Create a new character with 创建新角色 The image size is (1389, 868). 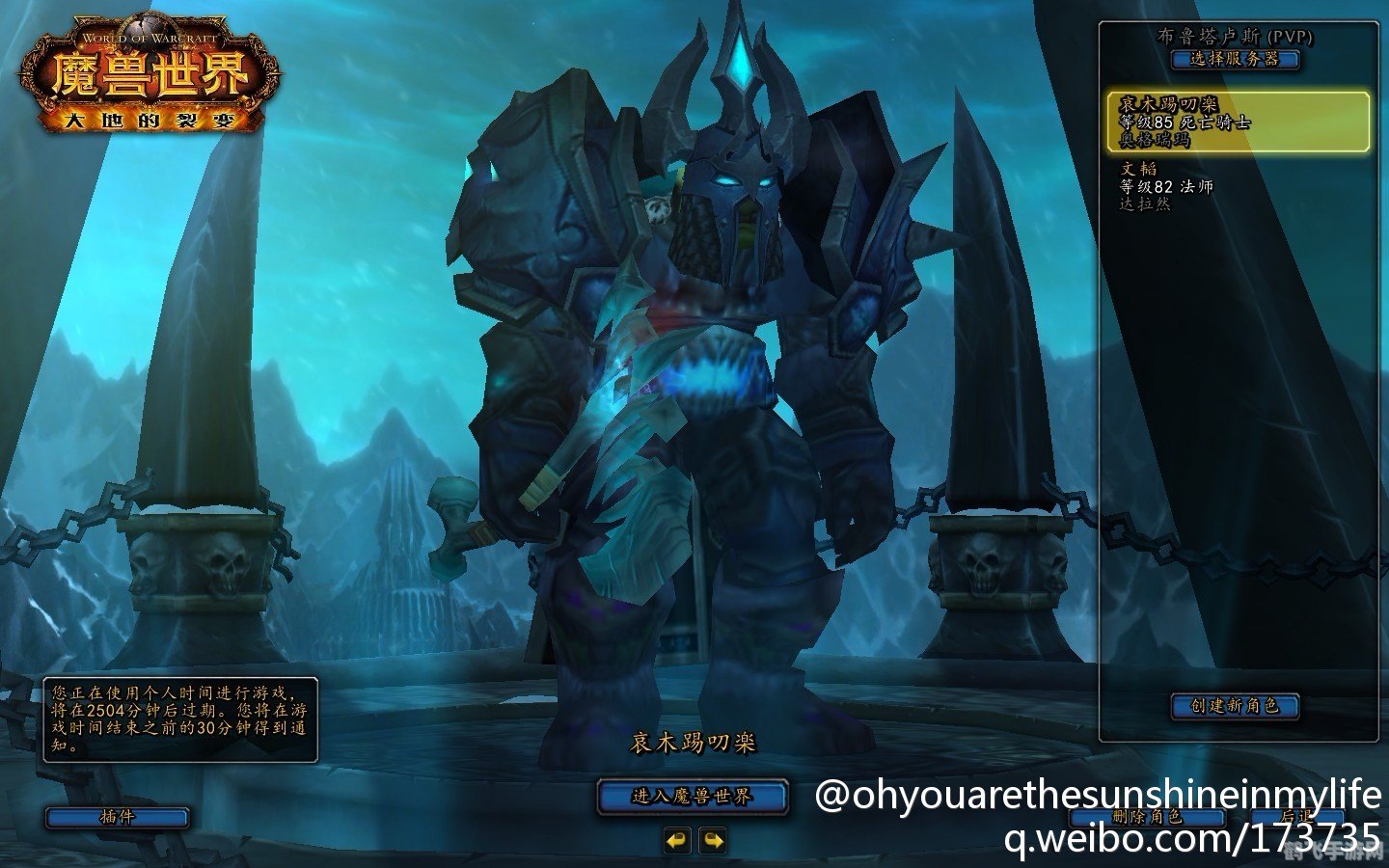pyautogui.click(x=1235, y=706)
